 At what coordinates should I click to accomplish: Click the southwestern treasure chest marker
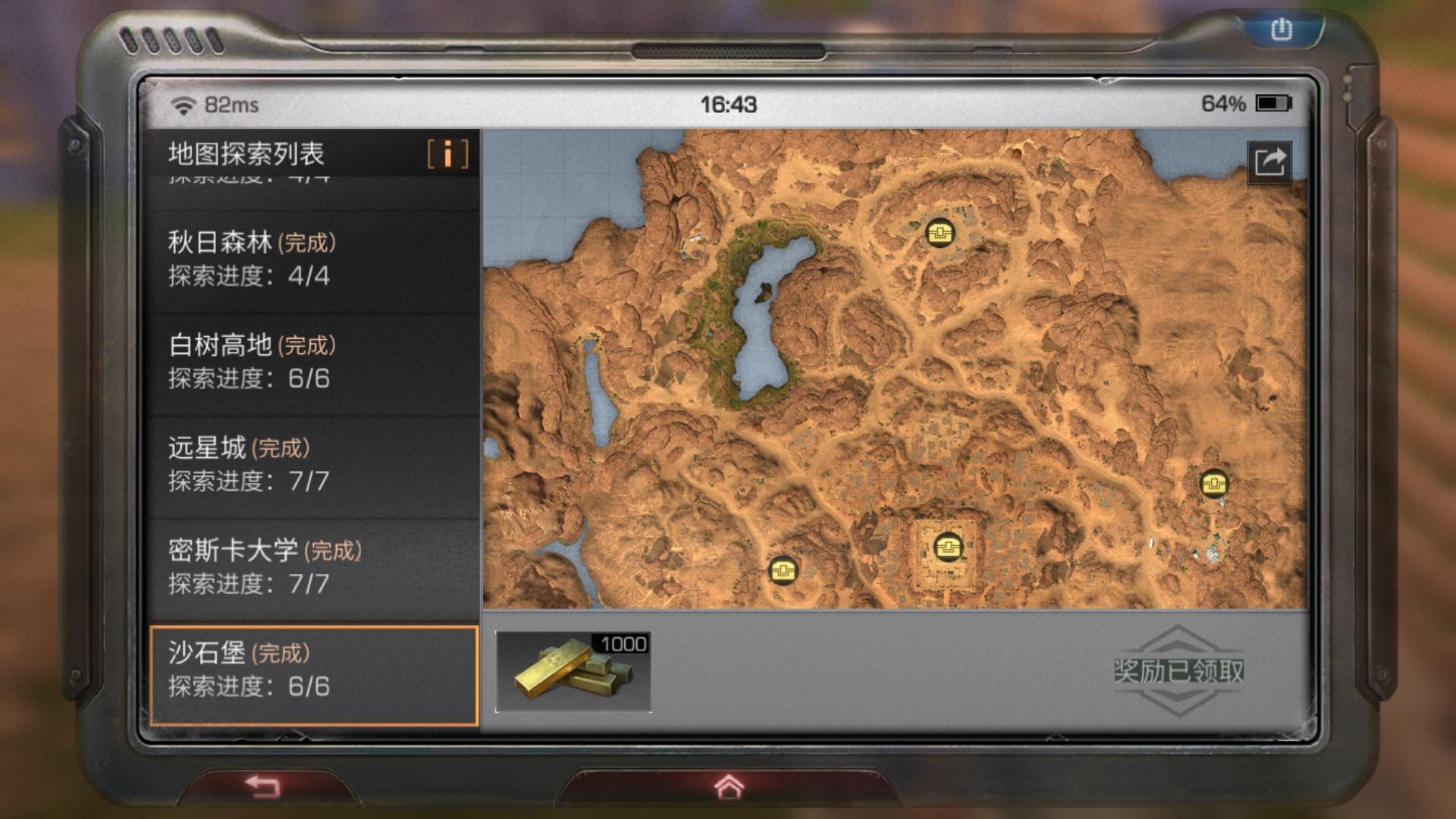tap(783, 570)
